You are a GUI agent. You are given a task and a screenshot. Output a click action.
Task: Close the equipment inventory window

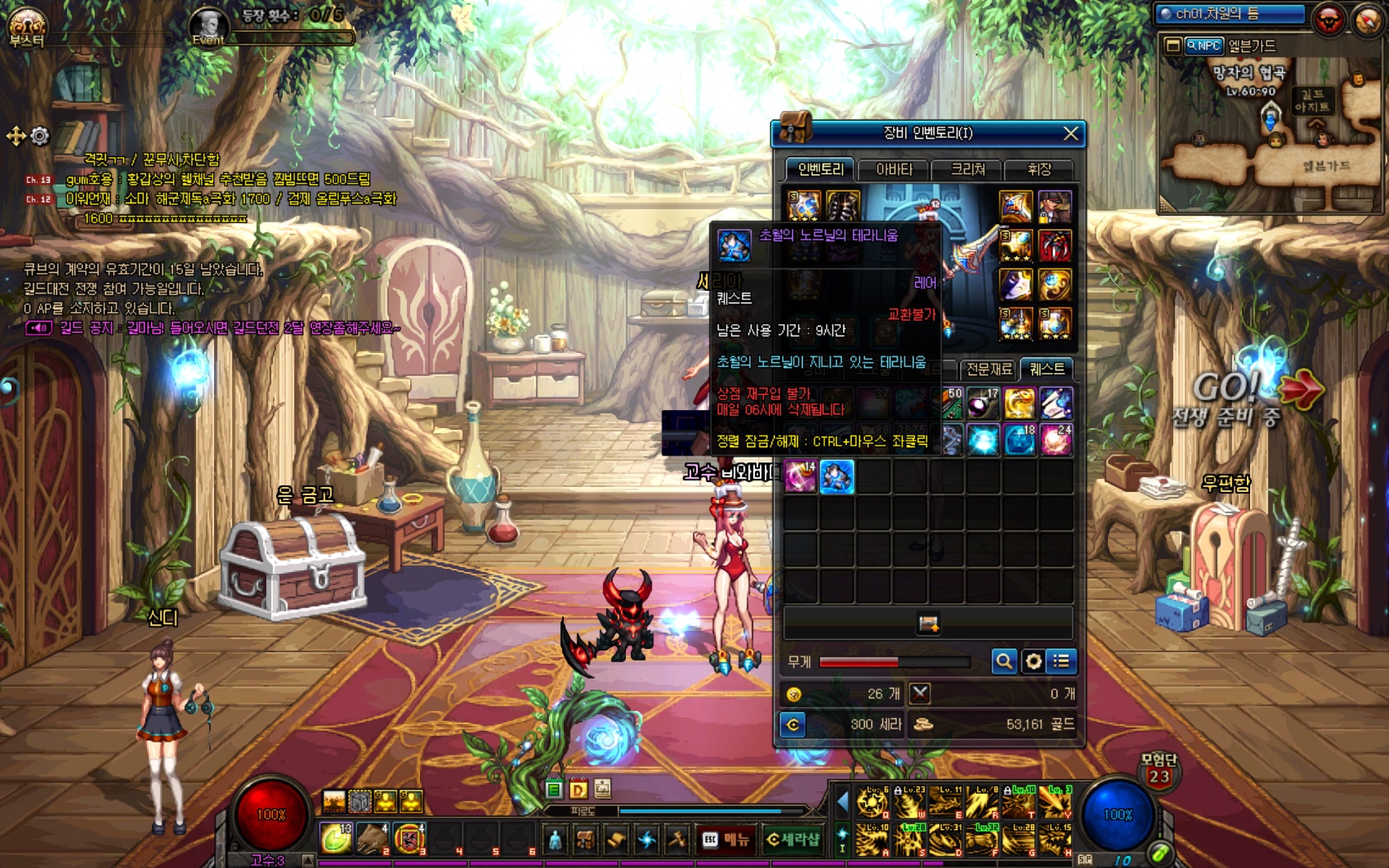click(1071, 133)
